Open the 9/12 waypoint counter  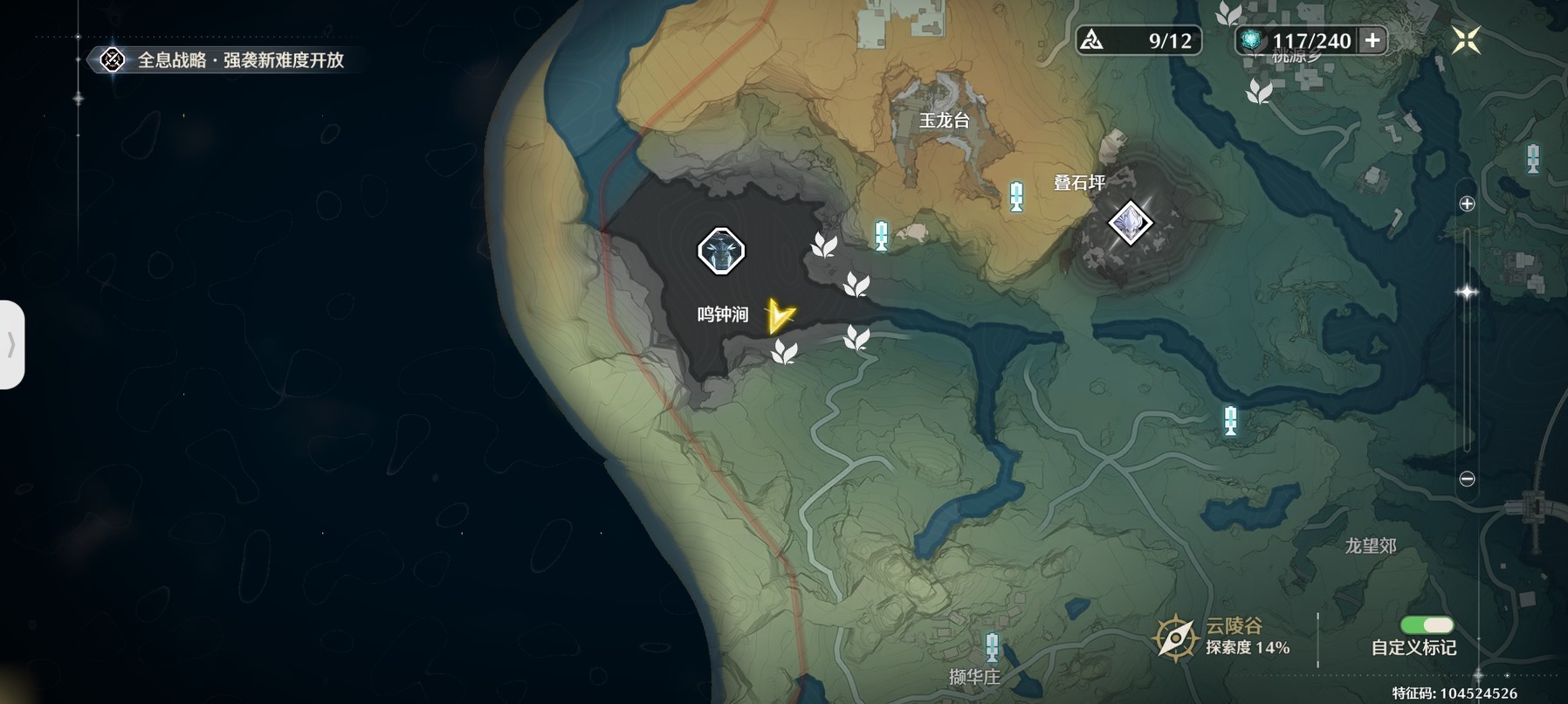tap(1138, 40)
